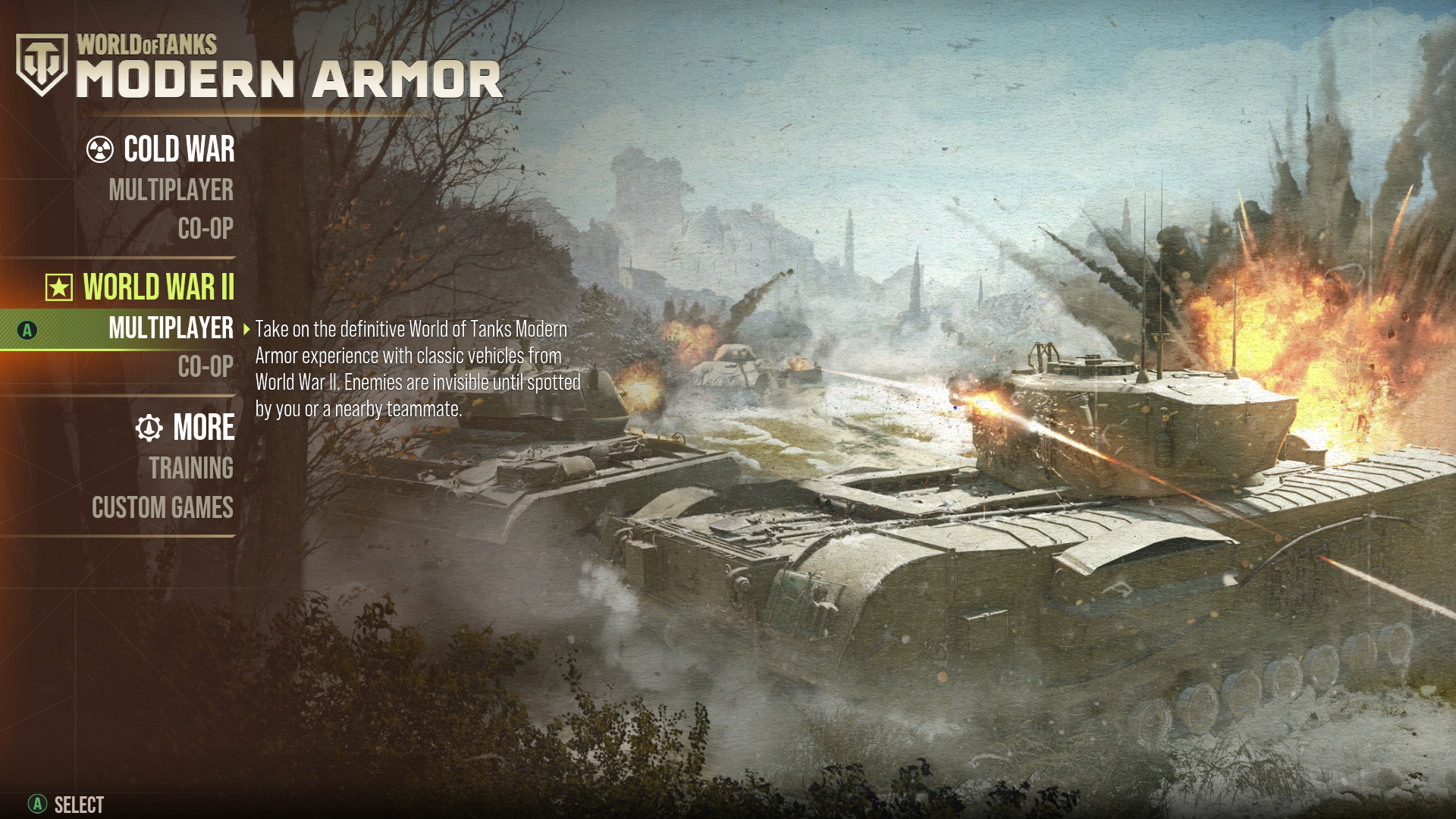Click the green A badge next to Multiplayer
This screenshot has height=819, width=1456.
click(27, 330)
